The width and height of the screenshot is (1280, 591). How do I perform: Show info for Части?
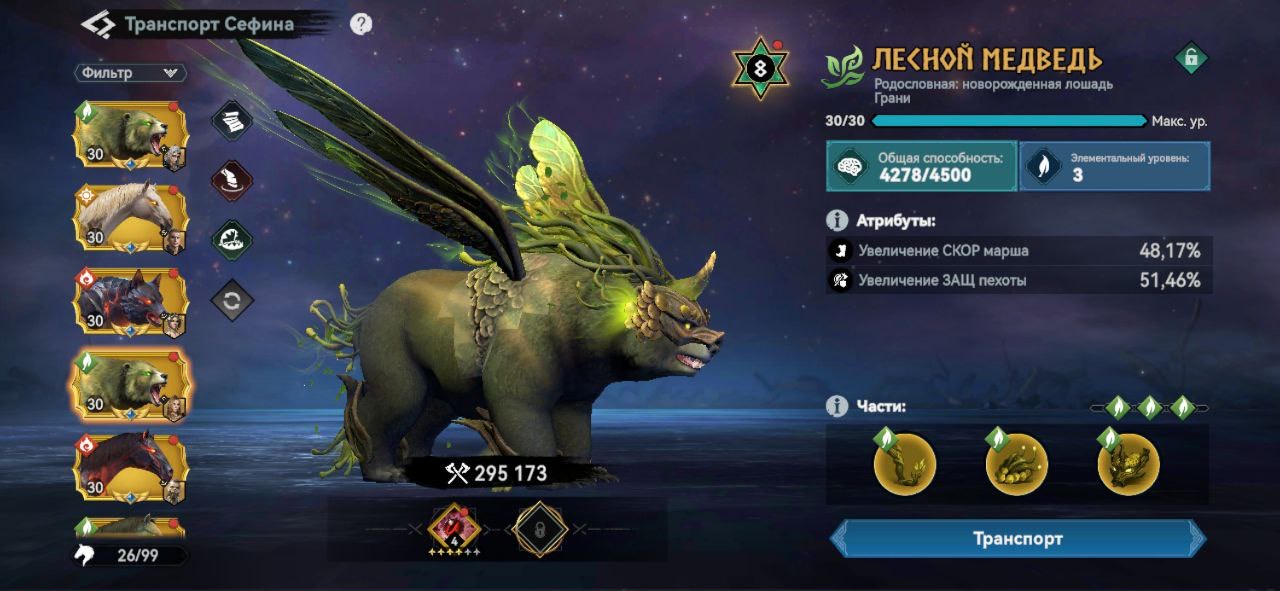[837, 406]
